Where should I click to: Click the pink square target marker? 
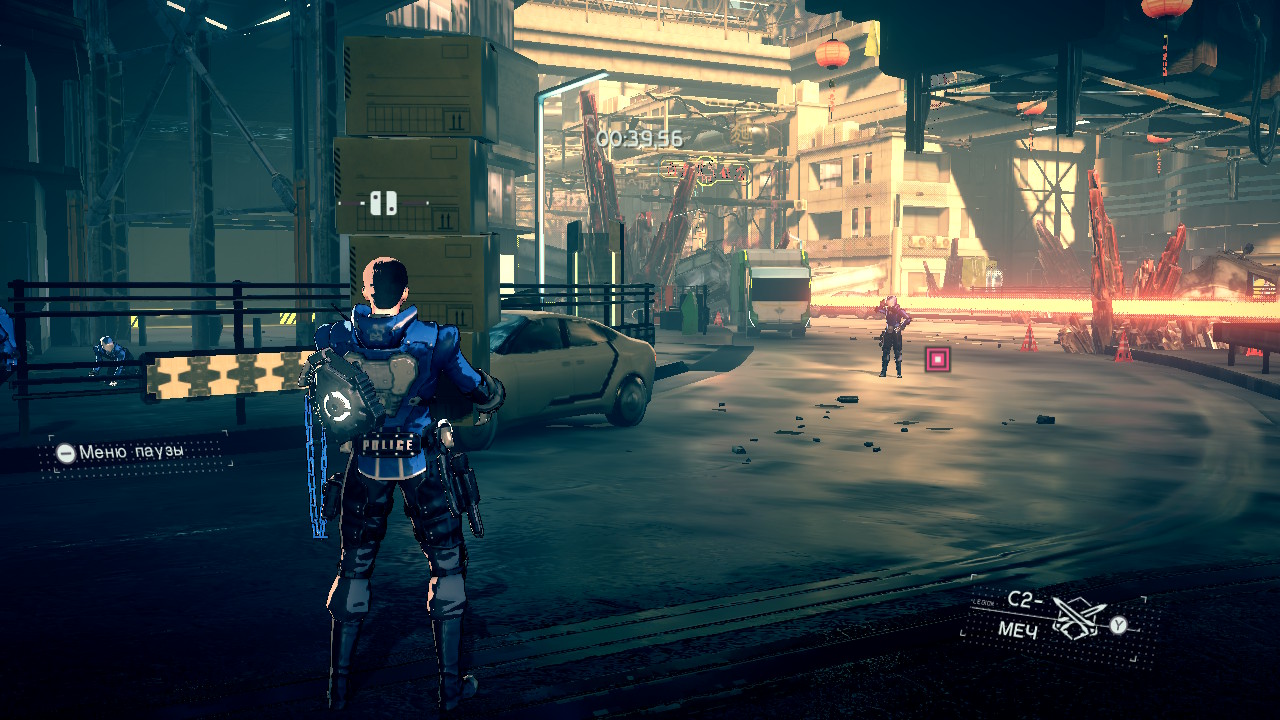coord(937,360)
